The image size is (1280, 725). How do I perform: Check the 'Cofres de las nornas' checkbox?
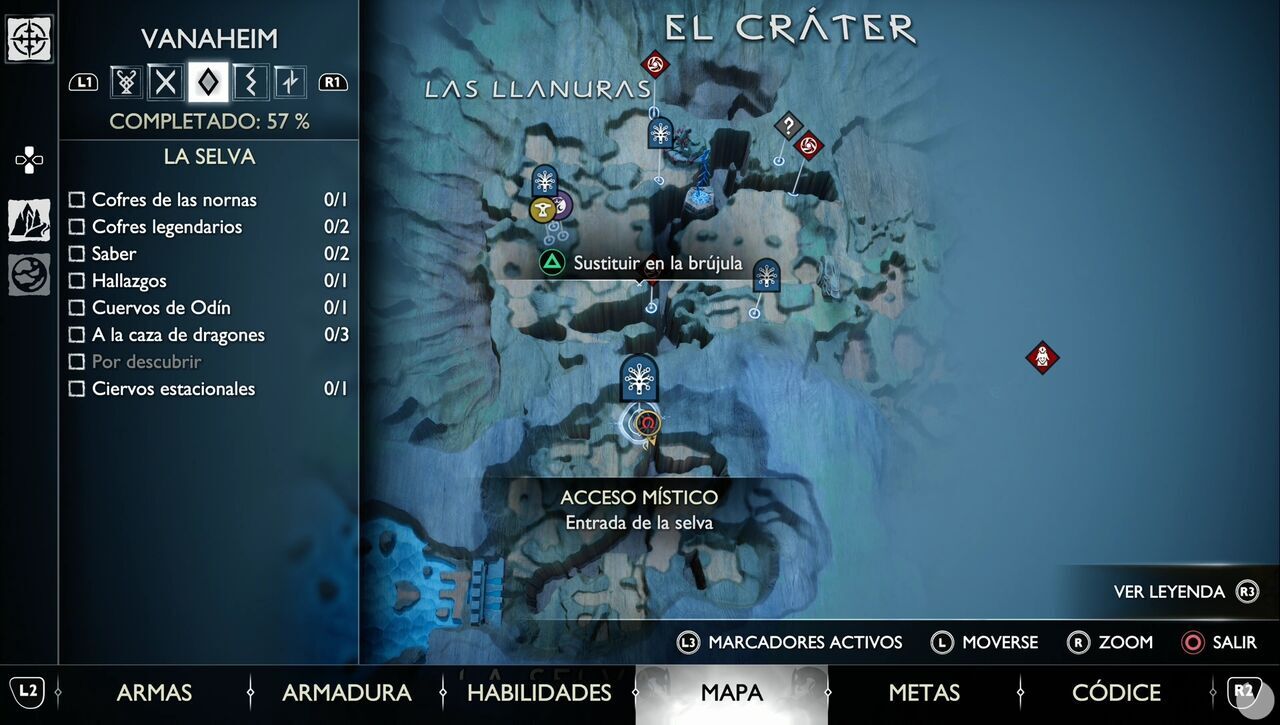[77, 200]
